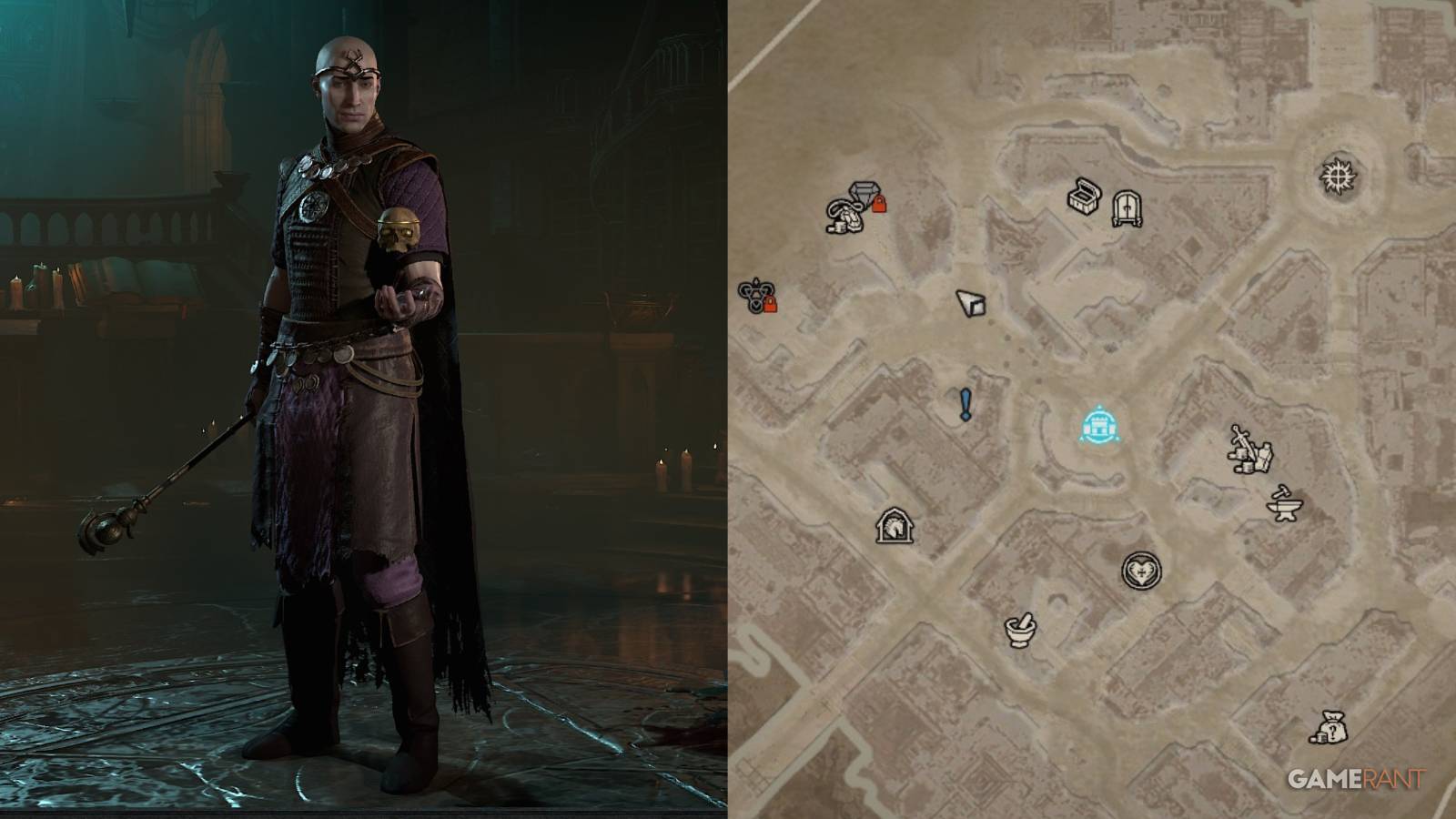Image resolution: width=1456 pixels, height=819 pixels.
Task: Select the blue Waypoint icon in town center
Action: (1101, 423)
